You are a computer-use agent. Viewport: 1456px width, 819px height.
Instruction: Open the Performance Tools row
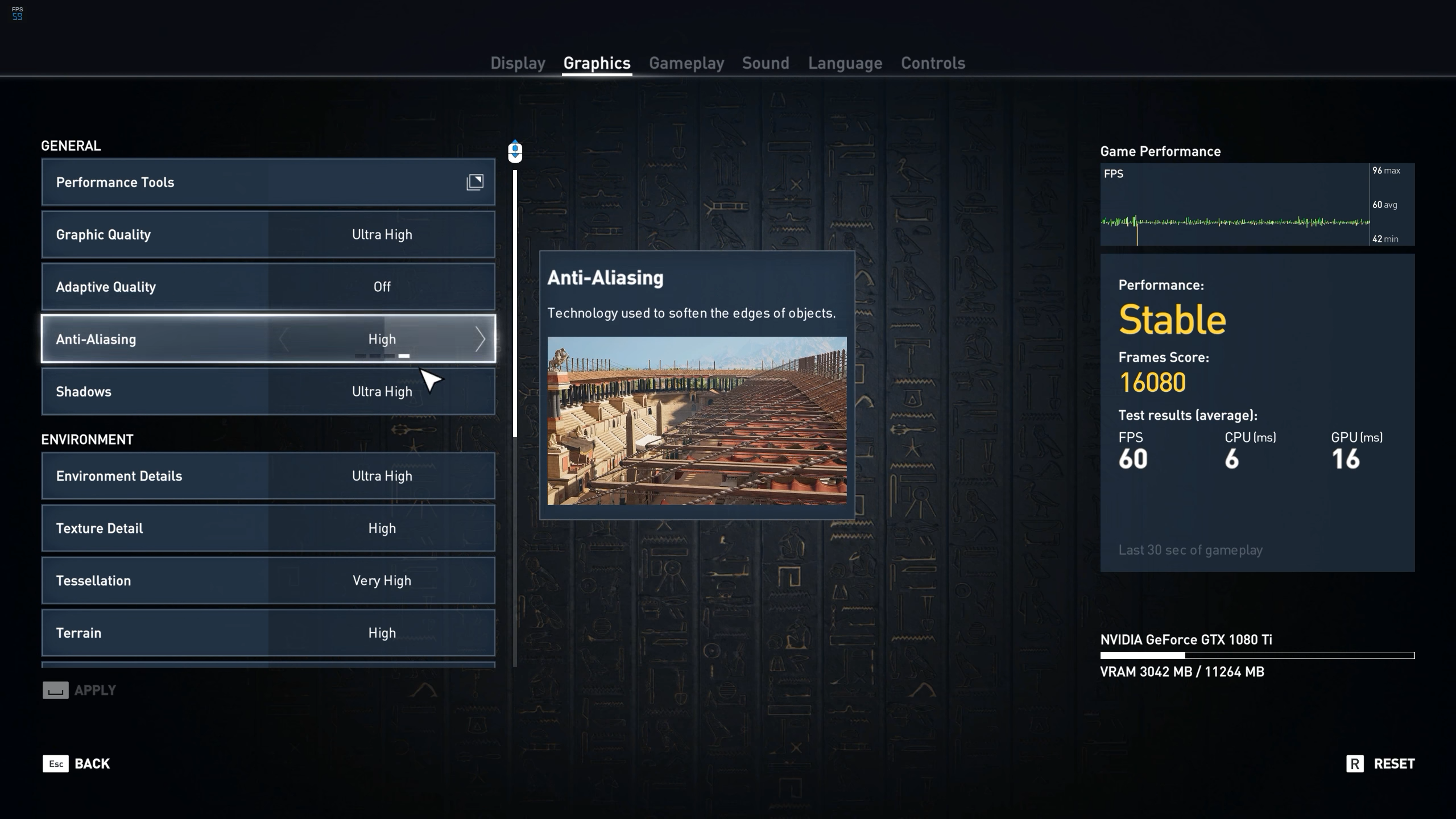[268, 182]
